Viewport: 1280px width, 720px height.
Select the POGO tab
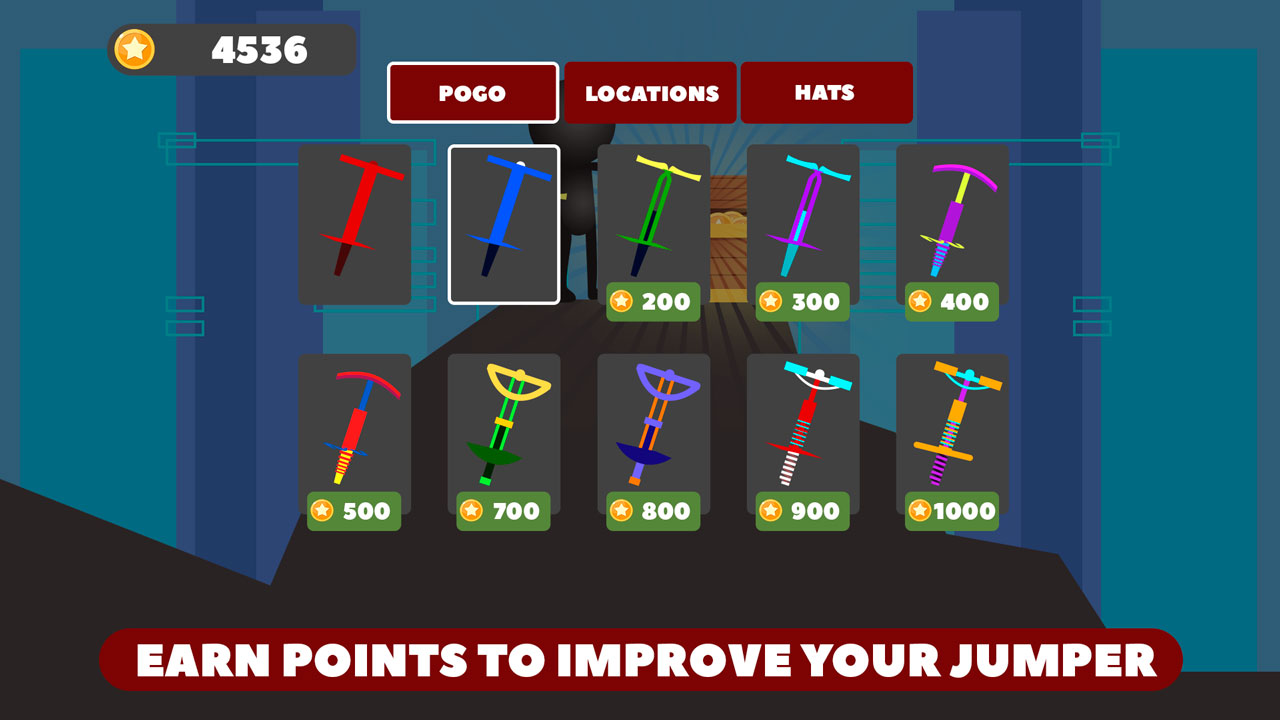coord(472,92)
